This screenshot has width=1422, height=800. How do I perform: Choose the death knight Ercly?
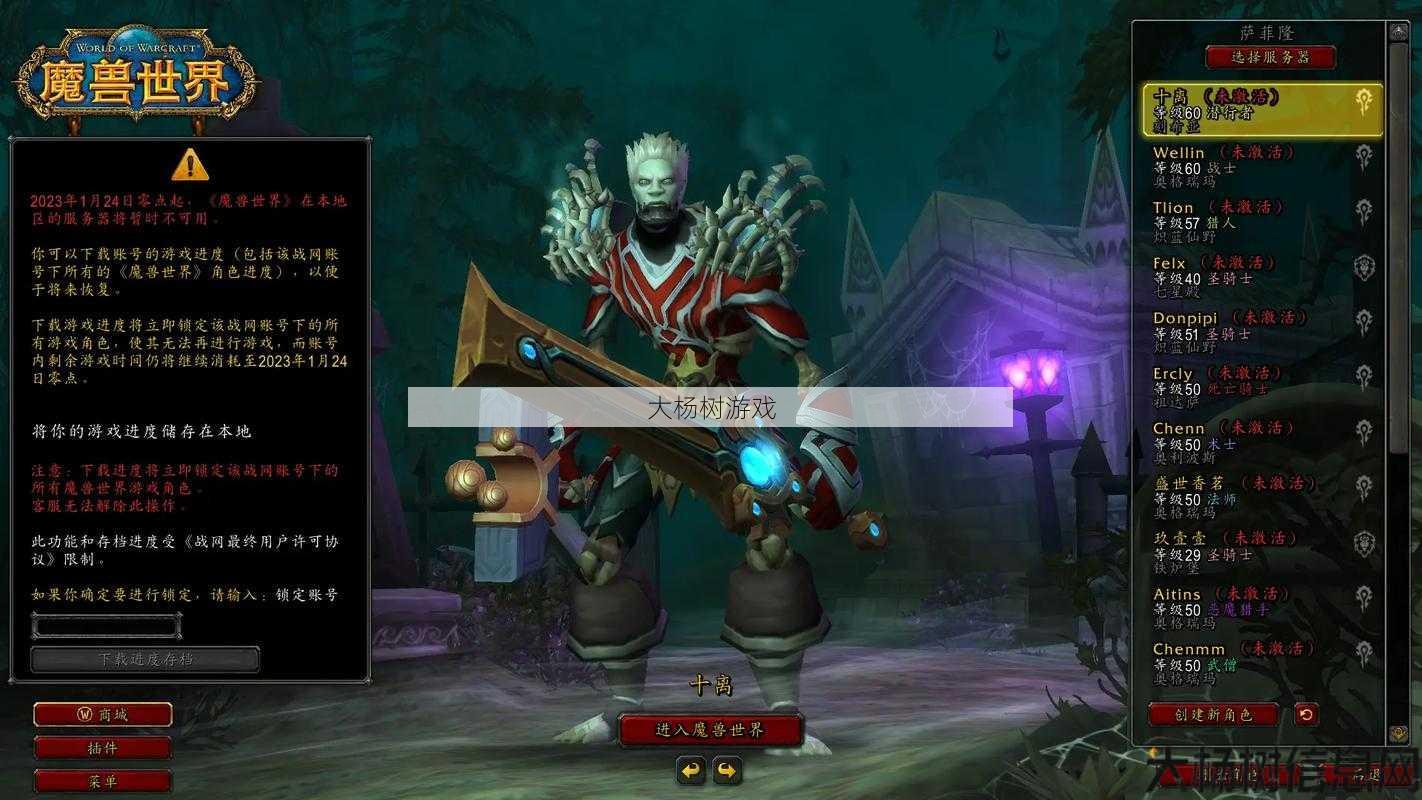tap(1262, 387)
